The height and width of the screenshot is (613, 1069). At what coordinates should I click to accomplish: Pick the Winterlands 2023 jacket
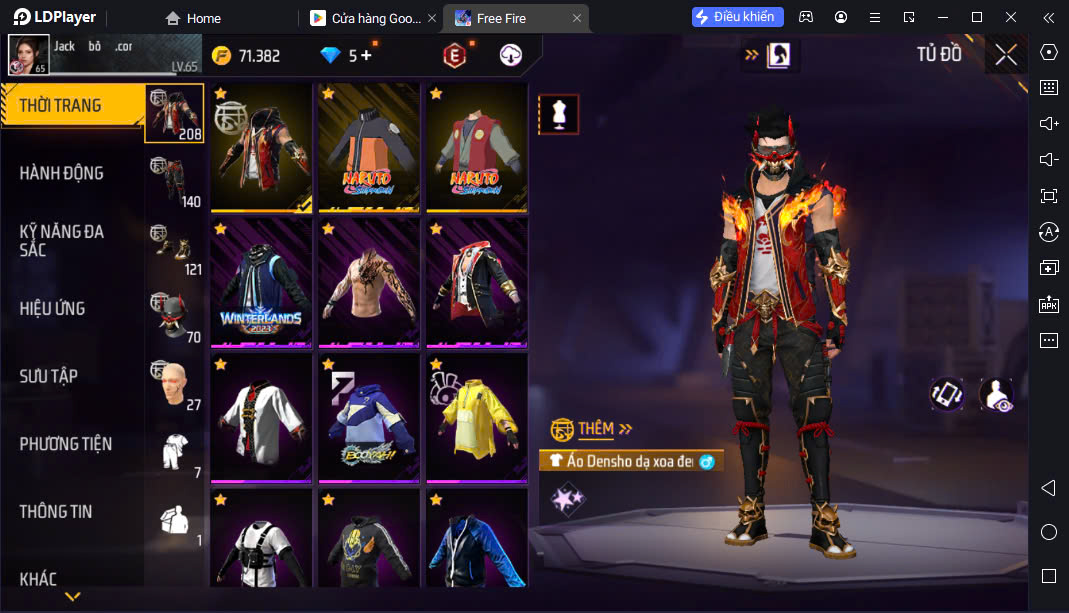click(262, 282)
